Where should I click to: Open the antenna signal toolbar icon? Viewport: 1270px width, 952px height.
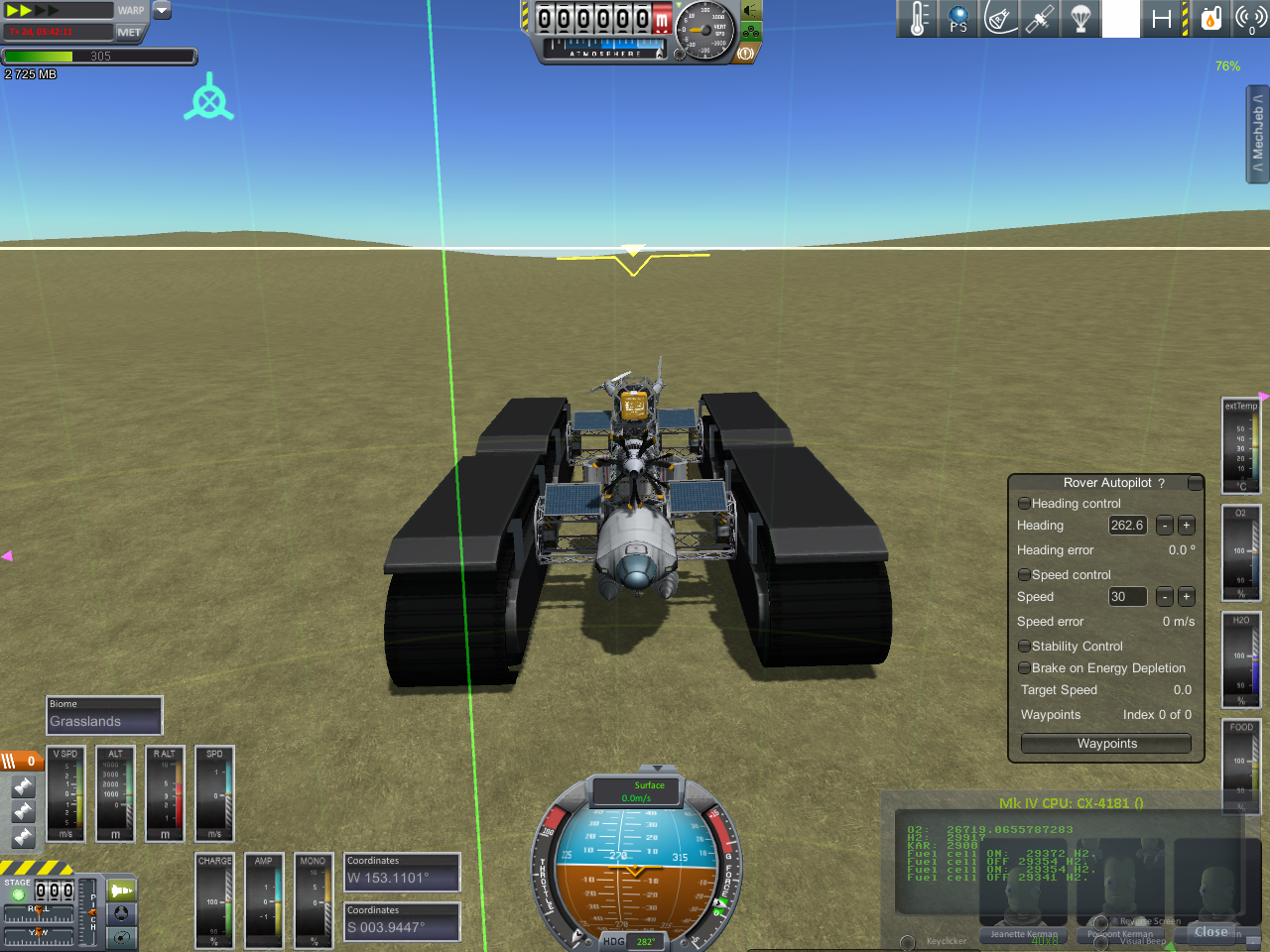[1251, 19]
